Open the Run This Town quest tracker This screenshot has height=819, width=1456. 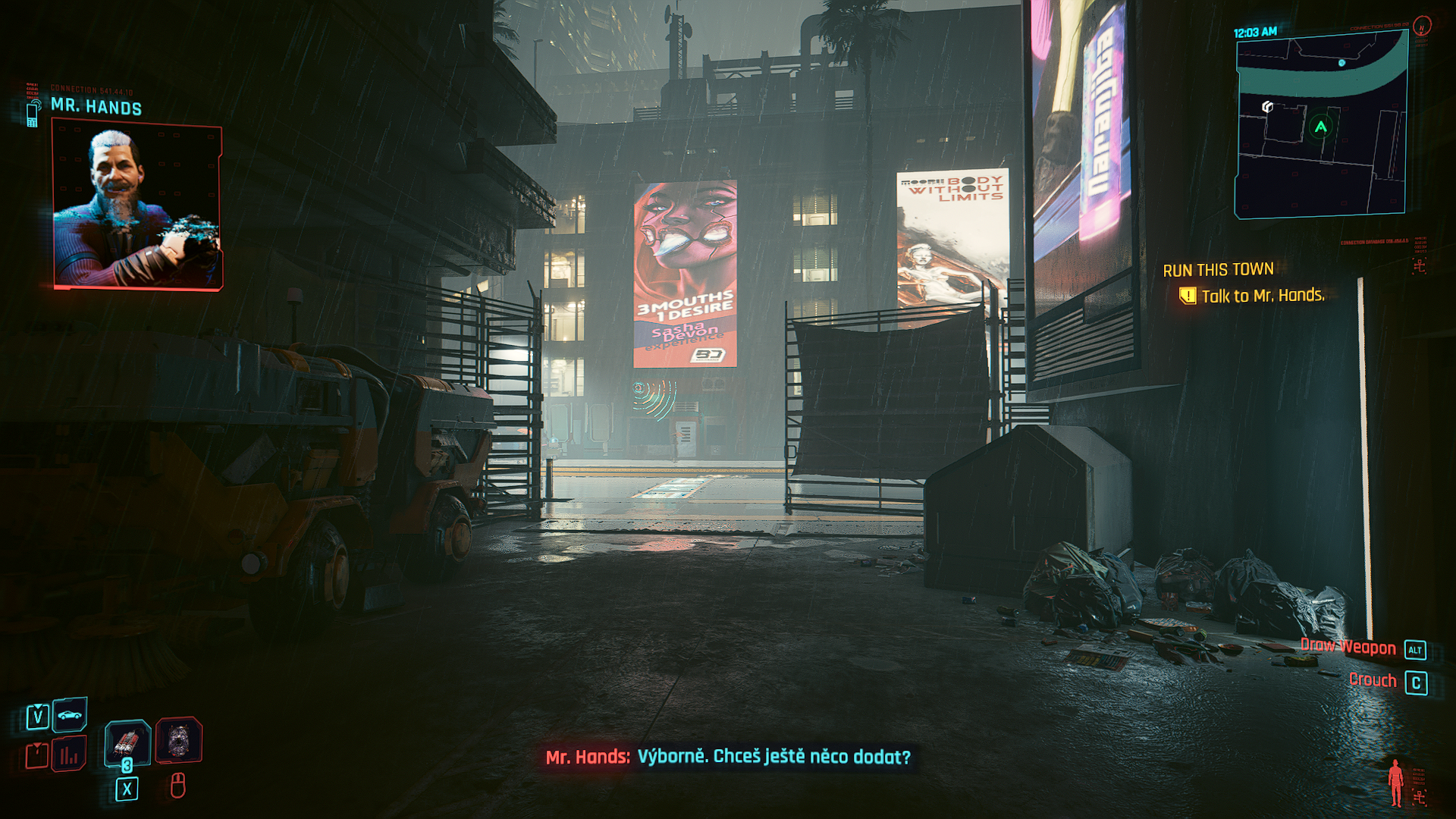point(1218,270)
